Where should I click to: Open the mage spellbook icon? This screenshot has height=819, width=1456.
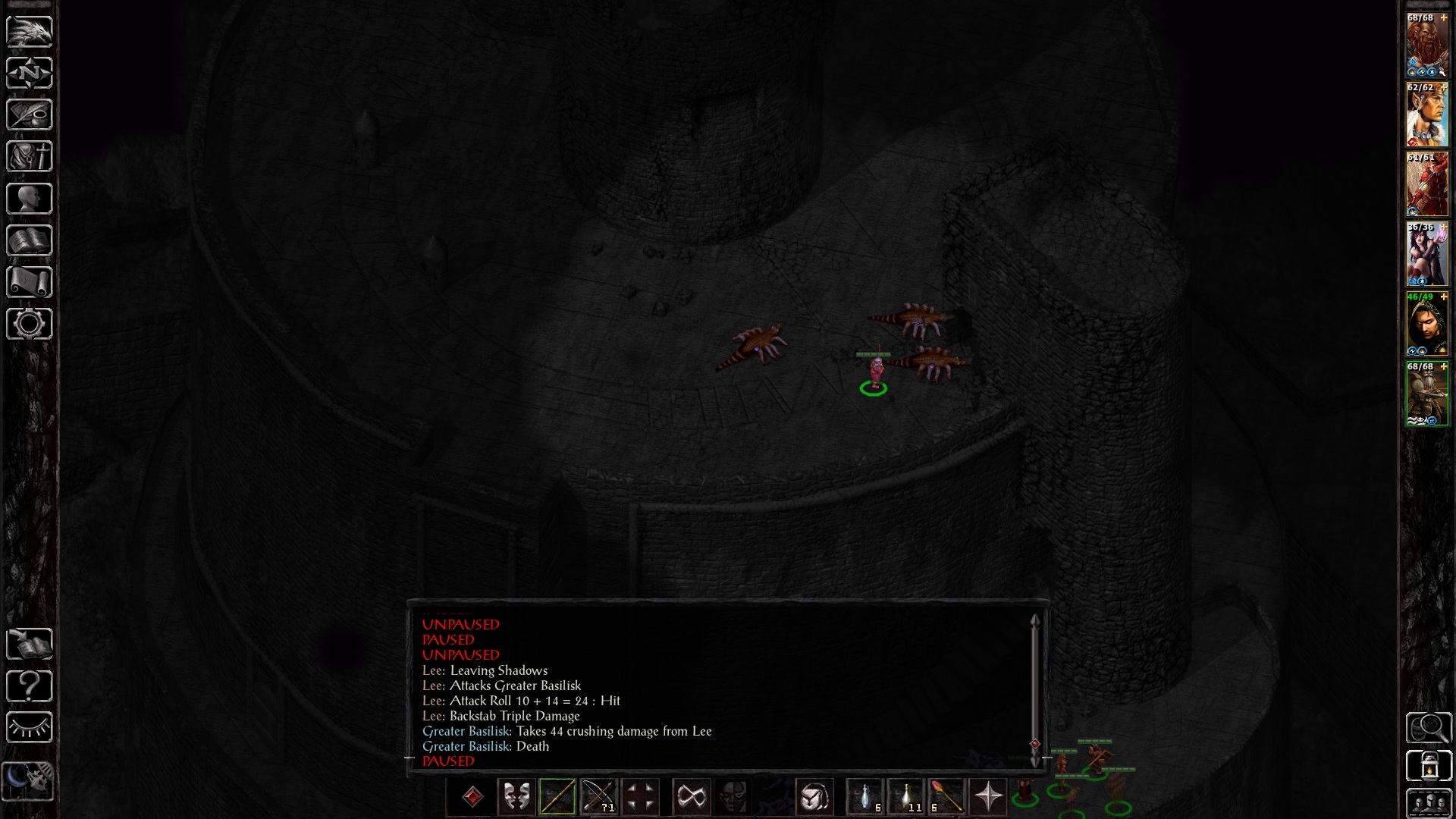[x=30, y=240]
